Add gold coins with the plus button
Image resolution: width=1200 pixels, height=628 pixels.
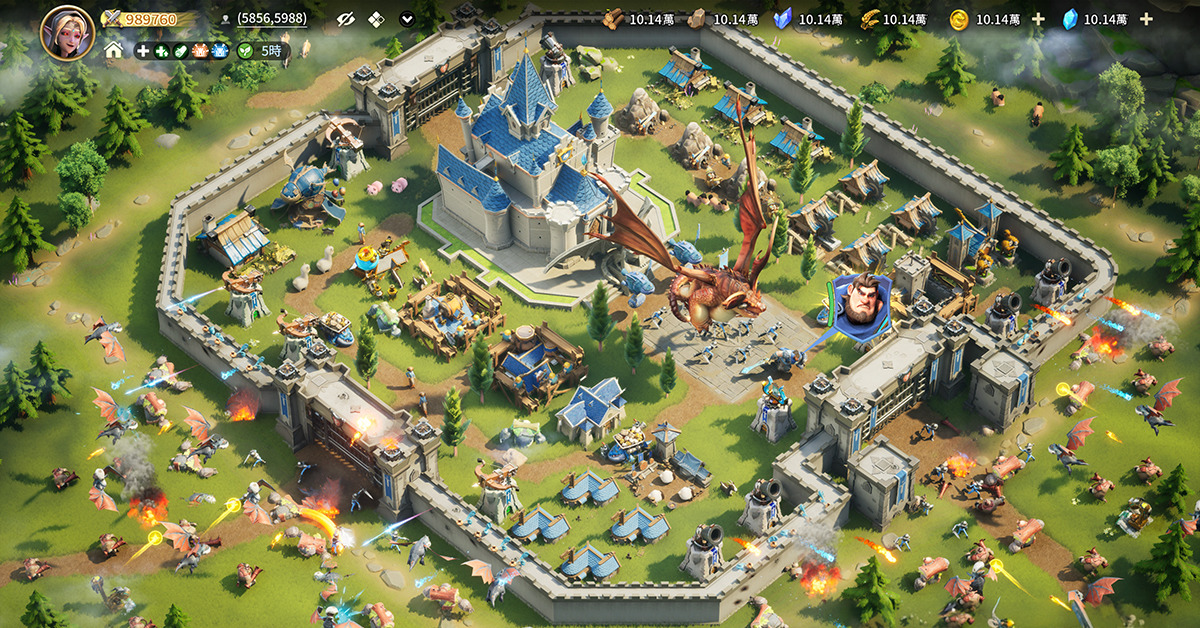coord(1038,19)
